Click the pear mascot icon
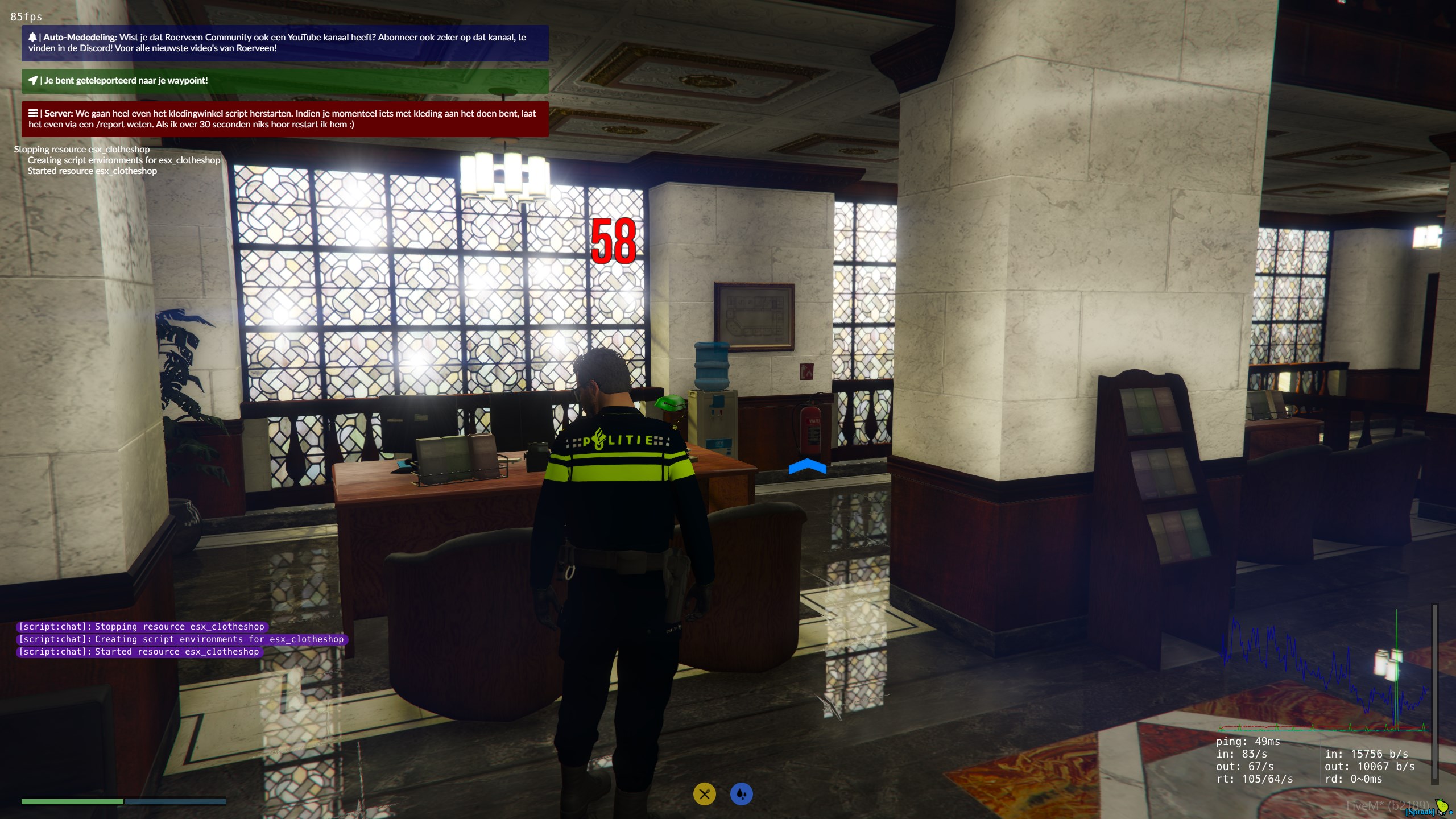This screenshot has height=819, width=1456. 1442,806
